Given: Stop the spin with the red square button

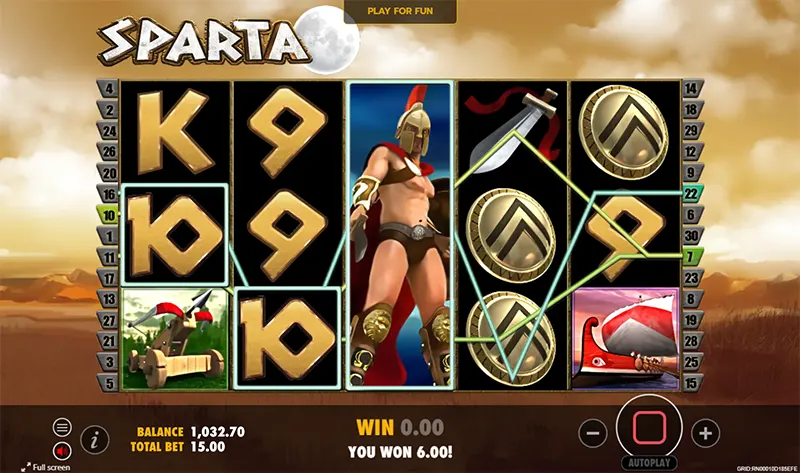Looking at the screenshot, I should coord(647,430).
